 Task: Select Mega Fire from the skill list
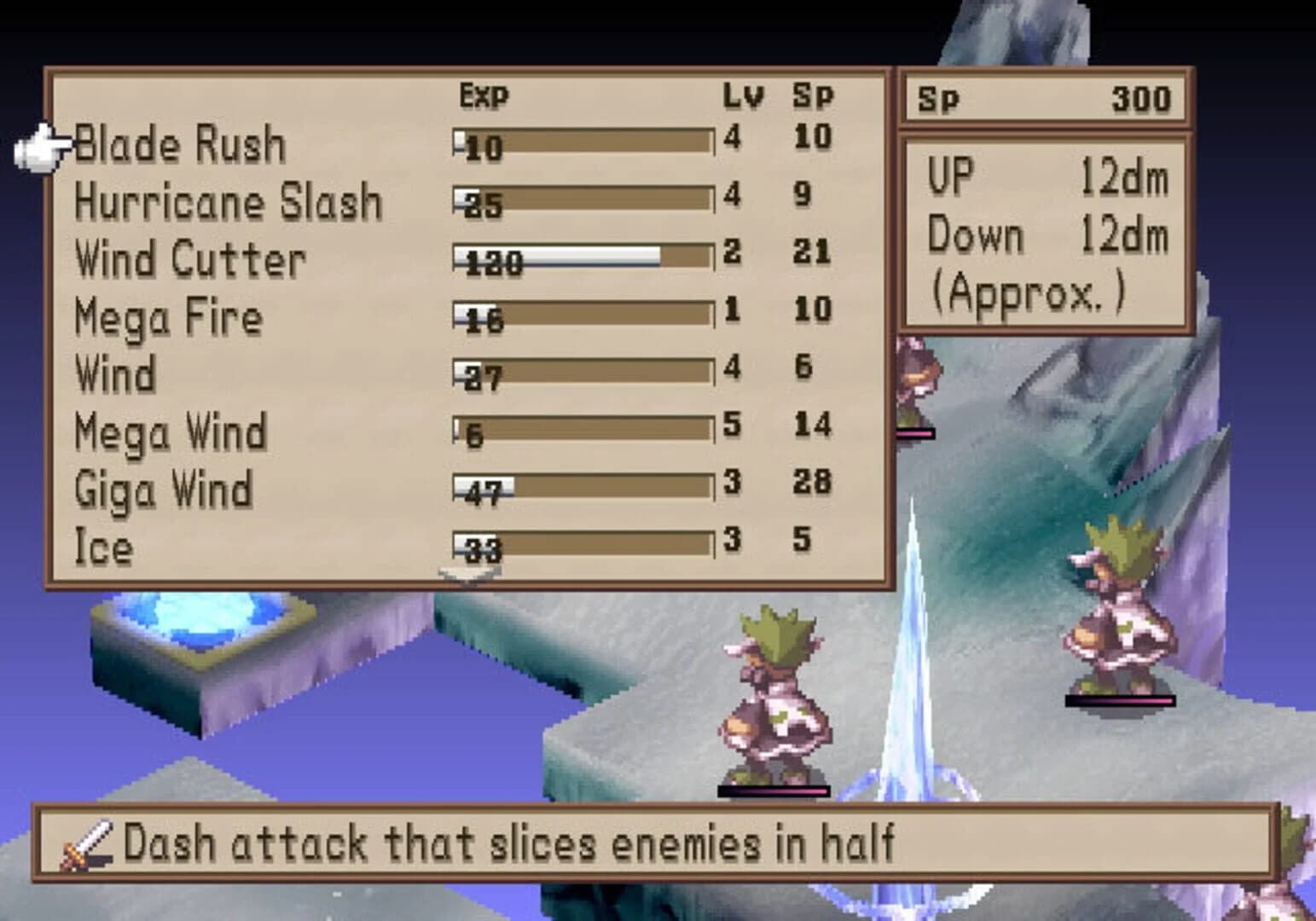(x=169, y=317)
